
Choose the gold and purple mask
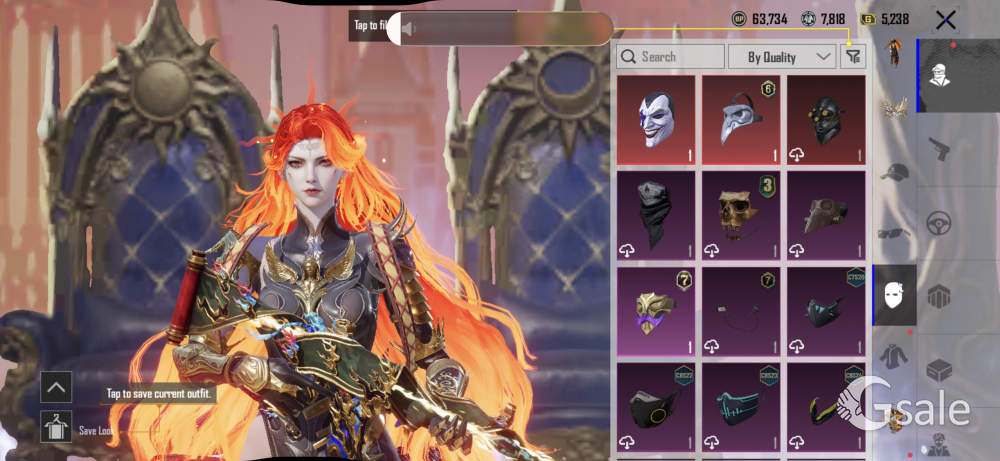pyautogui.click(x=656, y=311)
